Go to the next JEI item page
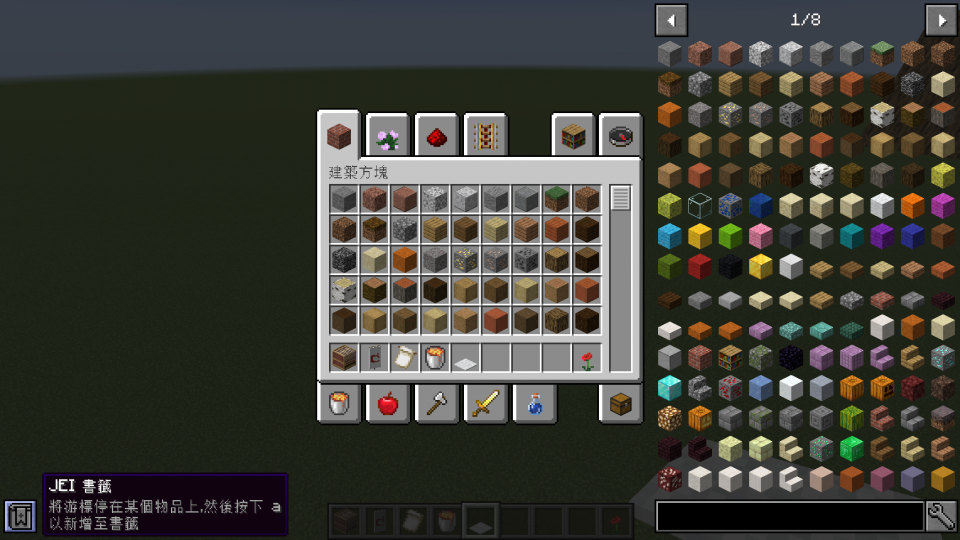The width and height of the screenshot is (960, 540). (x=940, y=19)
